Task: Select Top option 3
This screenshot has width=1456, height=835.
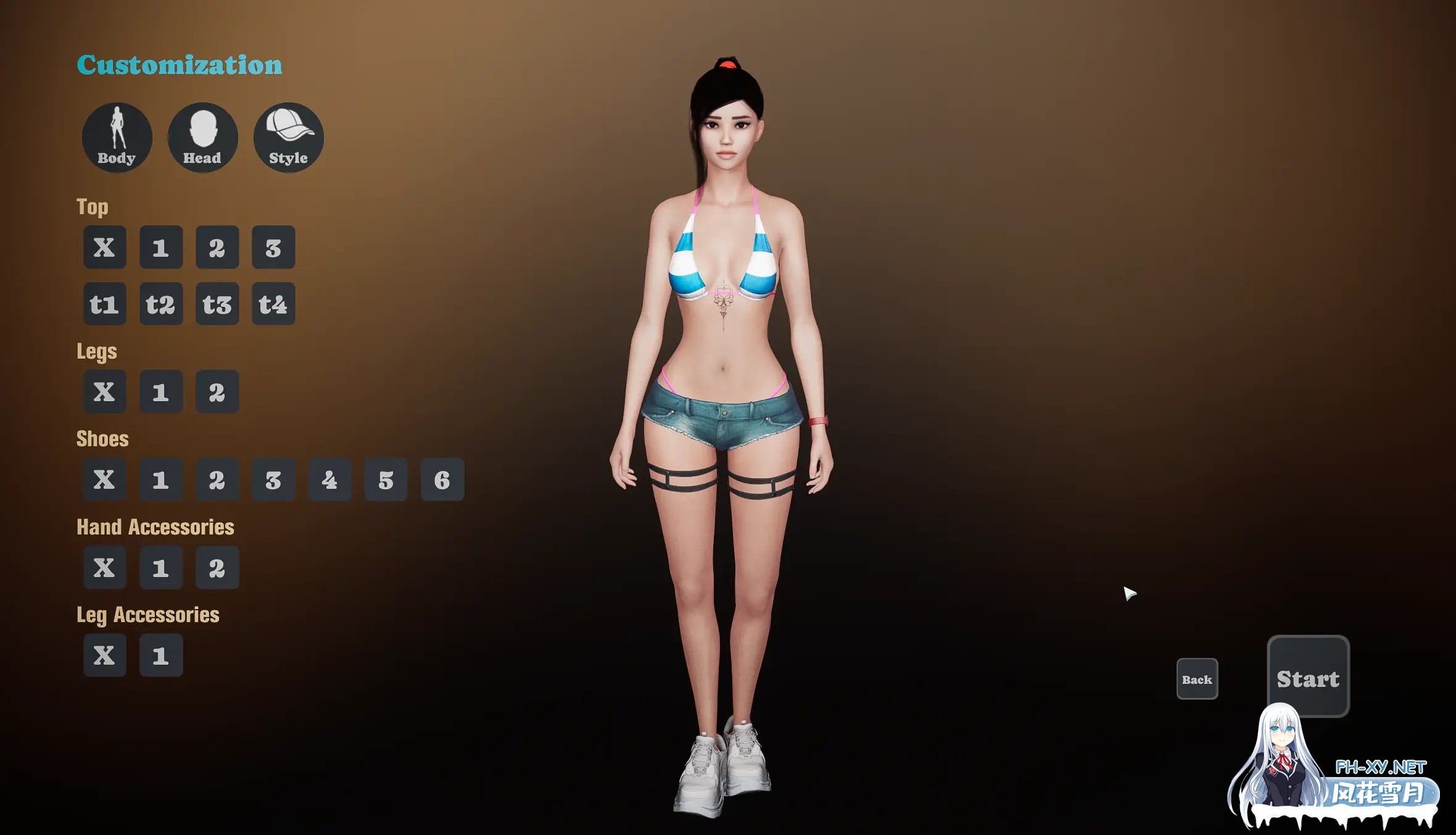Action: point(273,247)
